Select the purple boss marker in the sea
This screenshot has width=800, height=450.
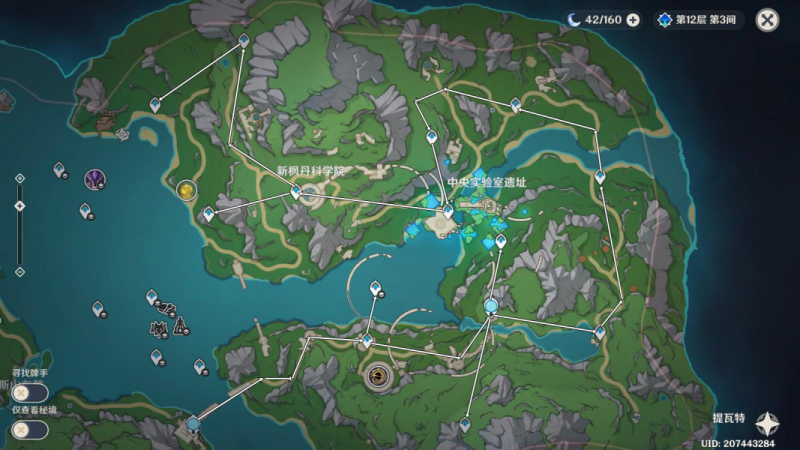point(95,180)
